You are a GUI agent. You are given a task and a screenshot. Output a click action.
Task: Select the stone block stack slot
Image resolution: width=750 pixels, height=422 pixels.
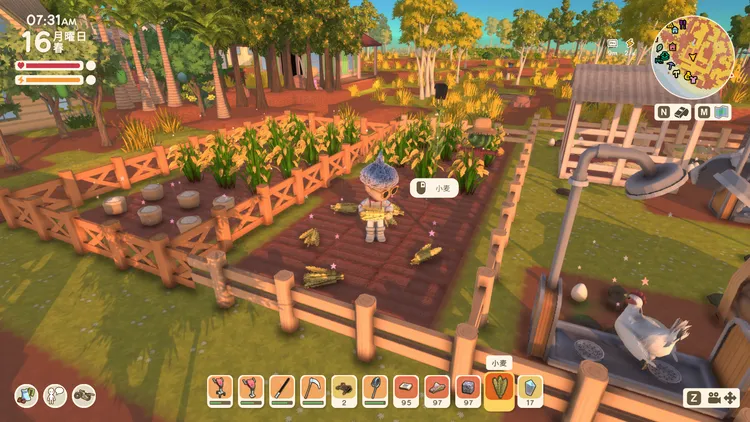[x=467, y=388]
